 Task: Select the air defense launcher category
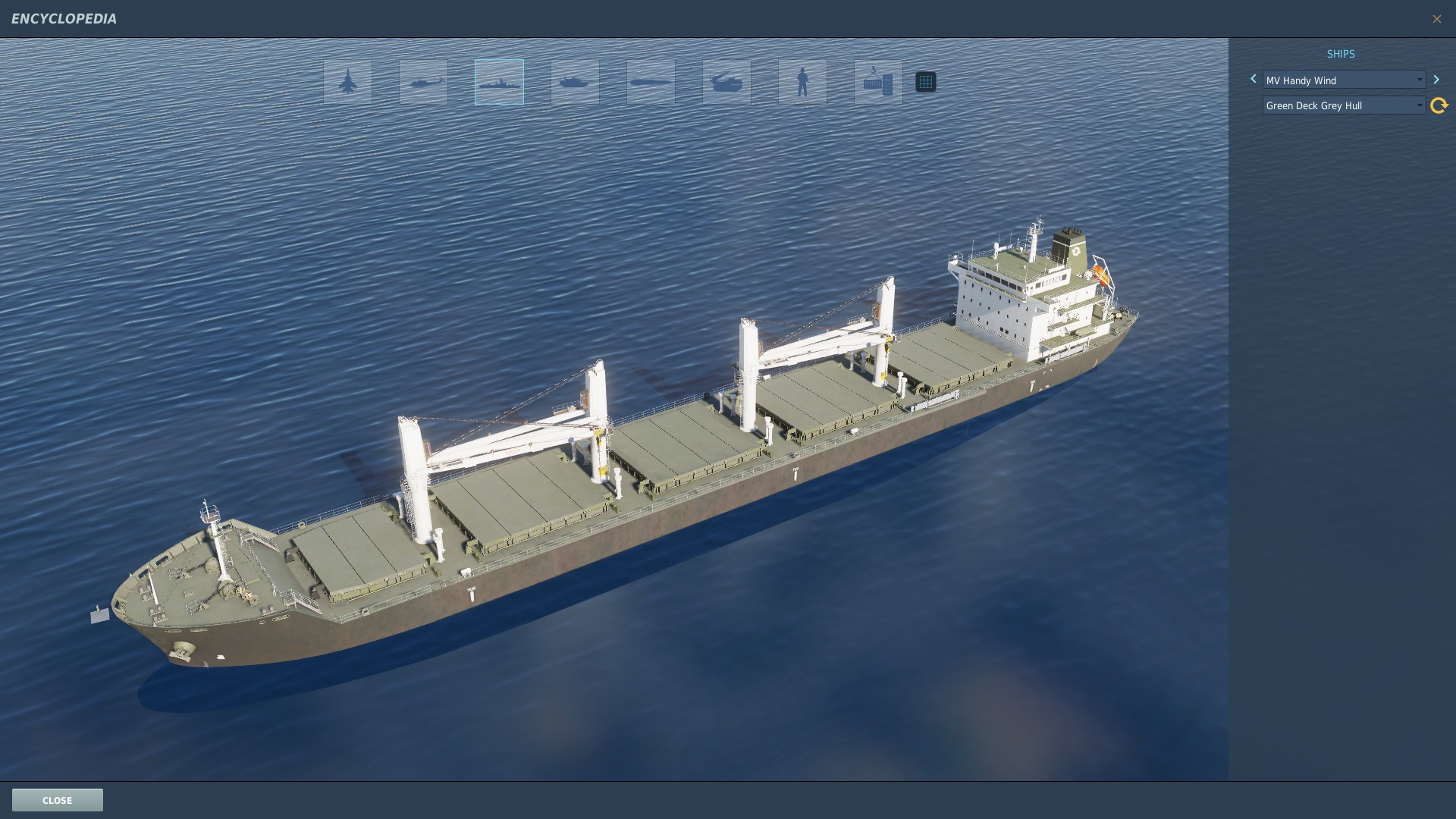[726, 82]
